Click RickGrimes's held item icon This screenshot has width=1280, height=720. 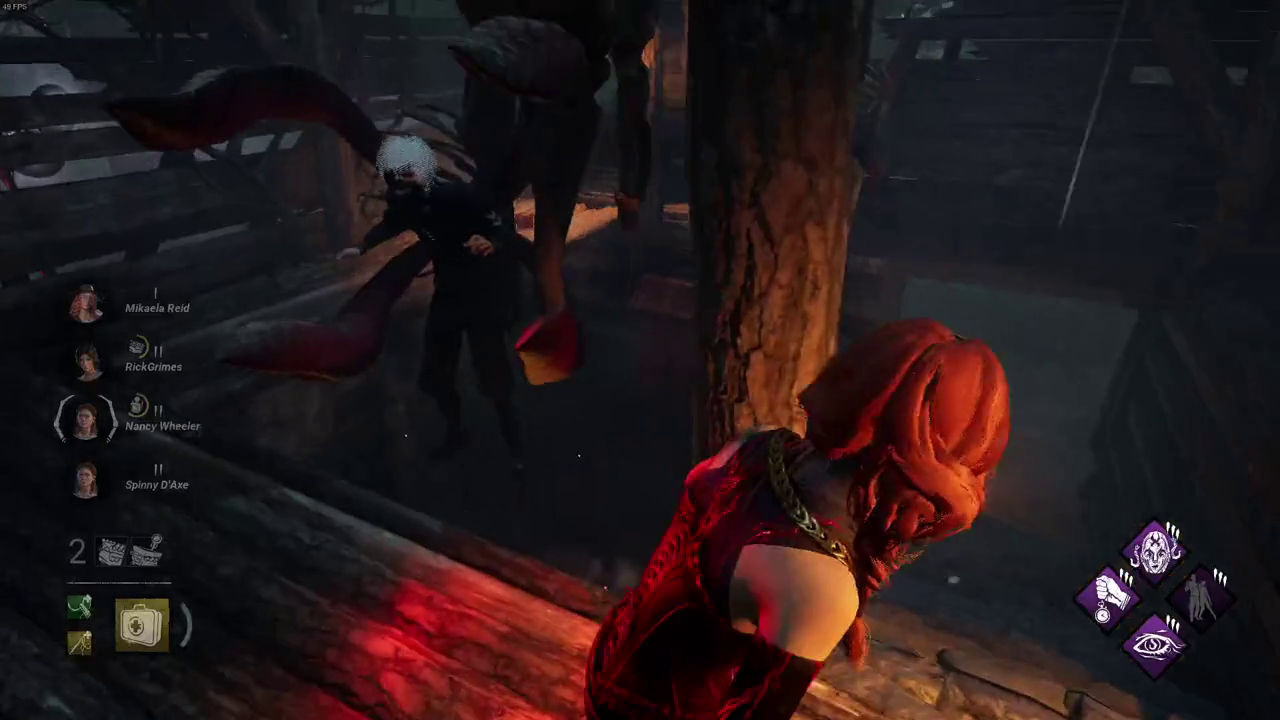pyautogui.click(x=137, y=346)
